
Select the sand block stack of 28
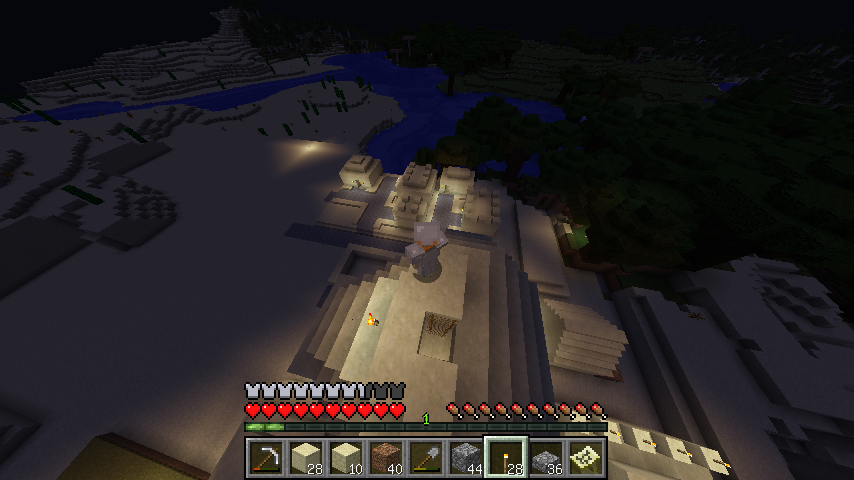(x=305, y=458)
